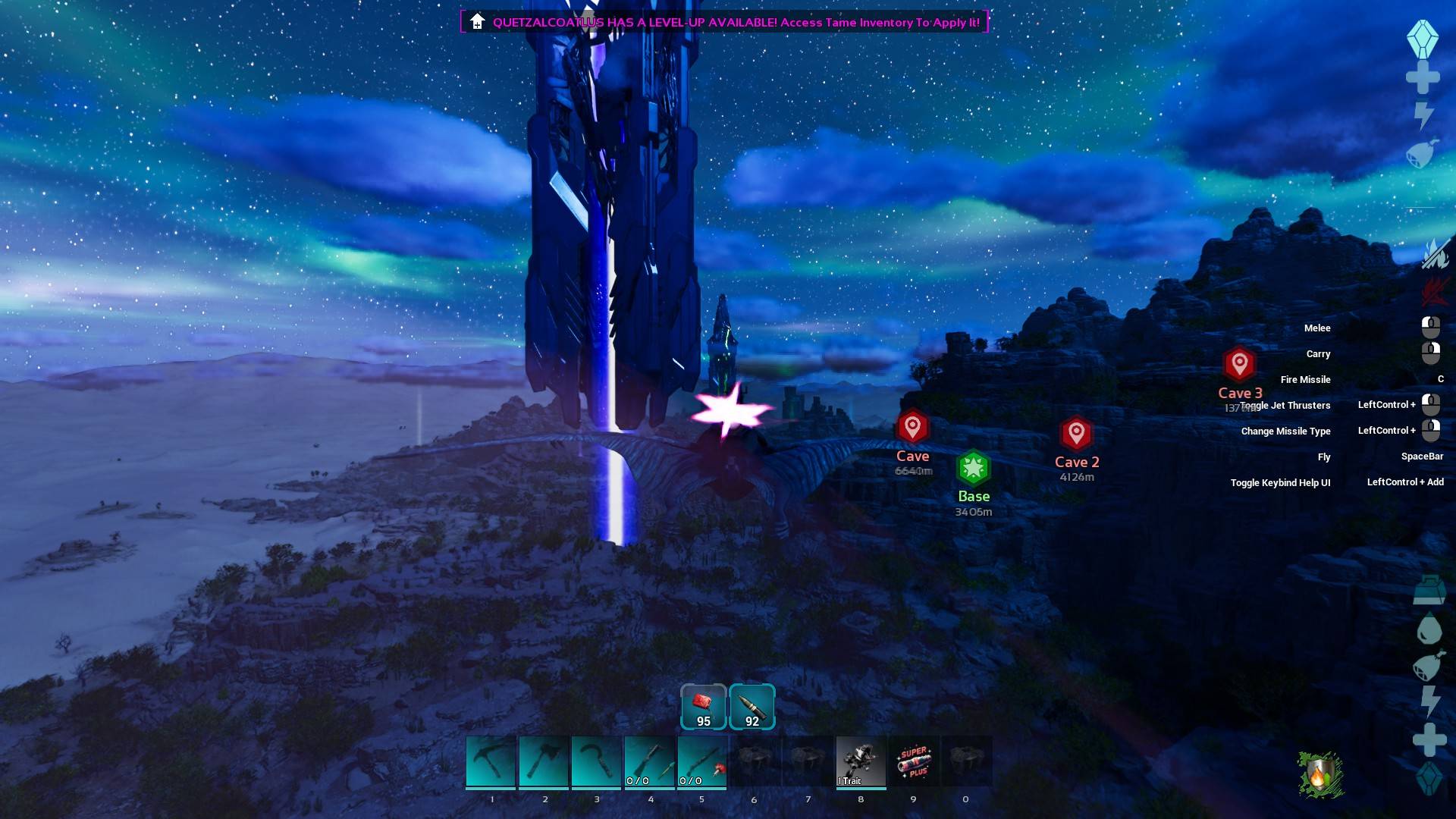This screenshot has width=1456, height=819.
Task: Click the Cave 3 waypoint marker
Action: [x=1239, y=365]
